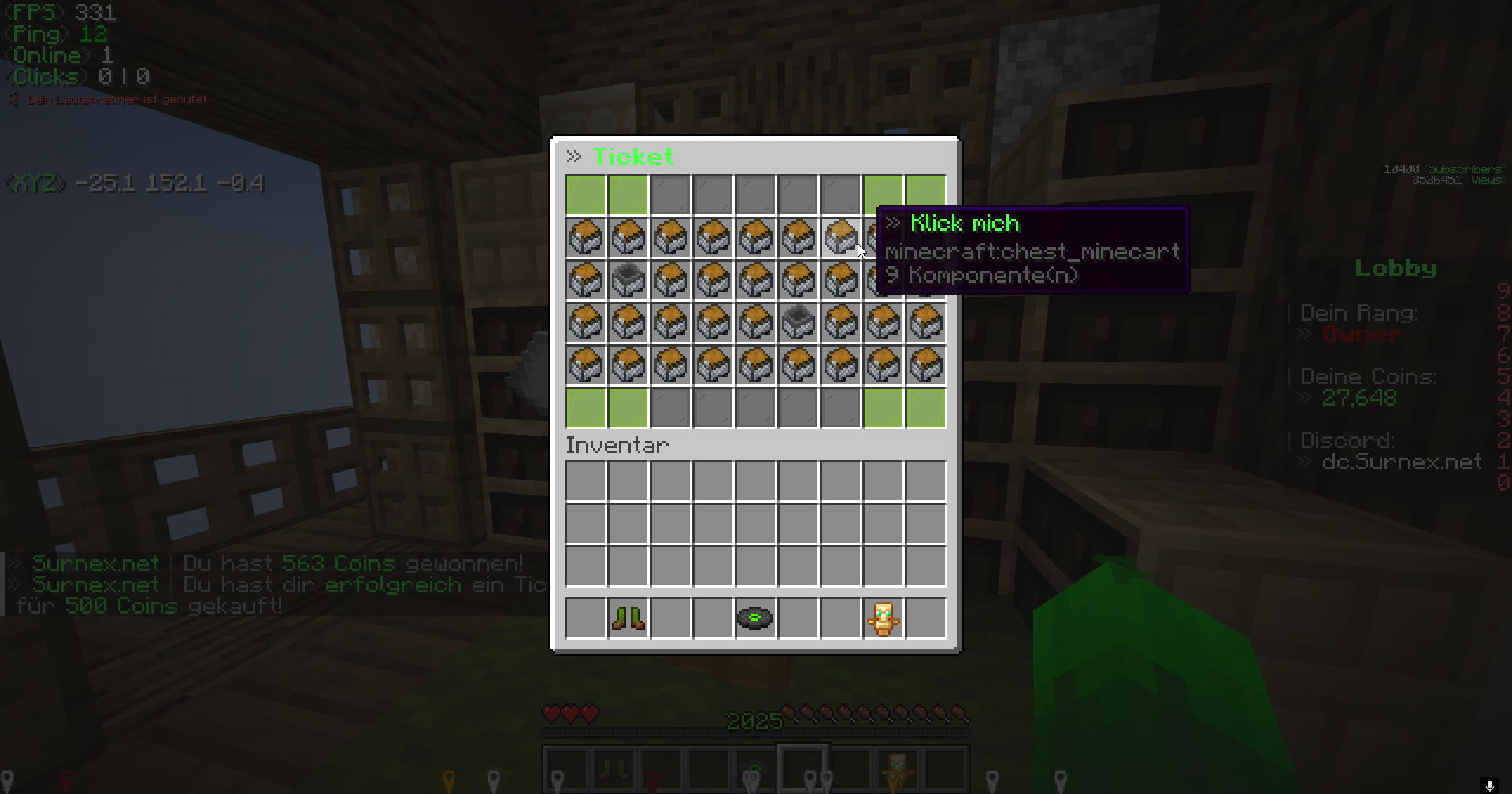The image size is (1512, 794).
Task: Click the Totem of Undying in the inventory
Action: [883, 618]
